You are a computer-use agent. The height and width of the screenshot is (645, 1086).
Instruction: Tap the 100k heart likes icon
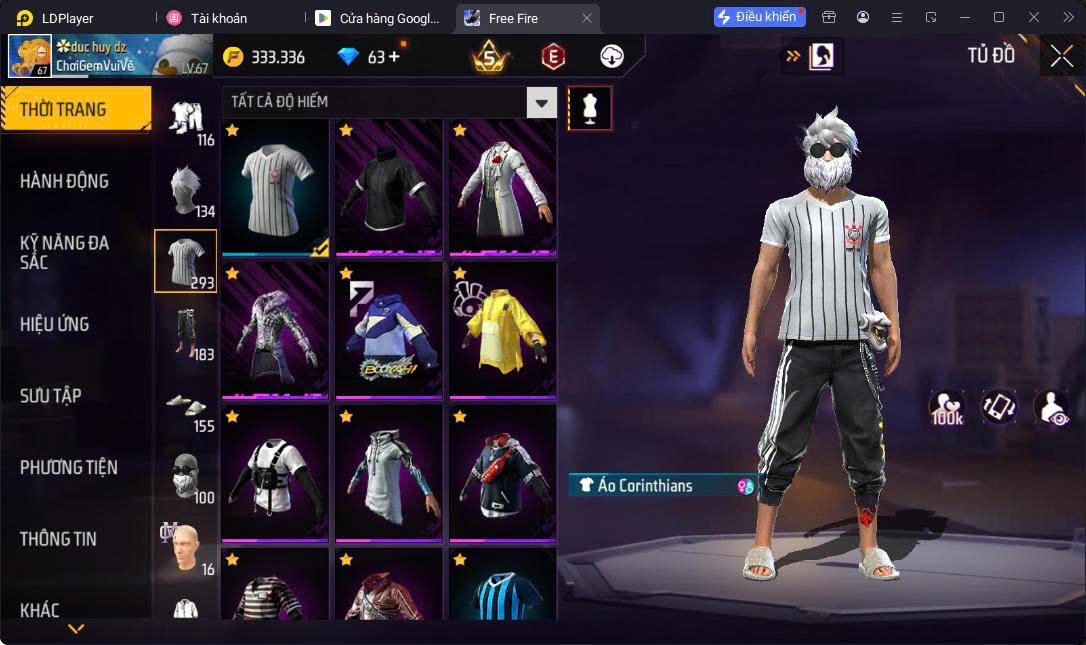click(x=946, y=407)
